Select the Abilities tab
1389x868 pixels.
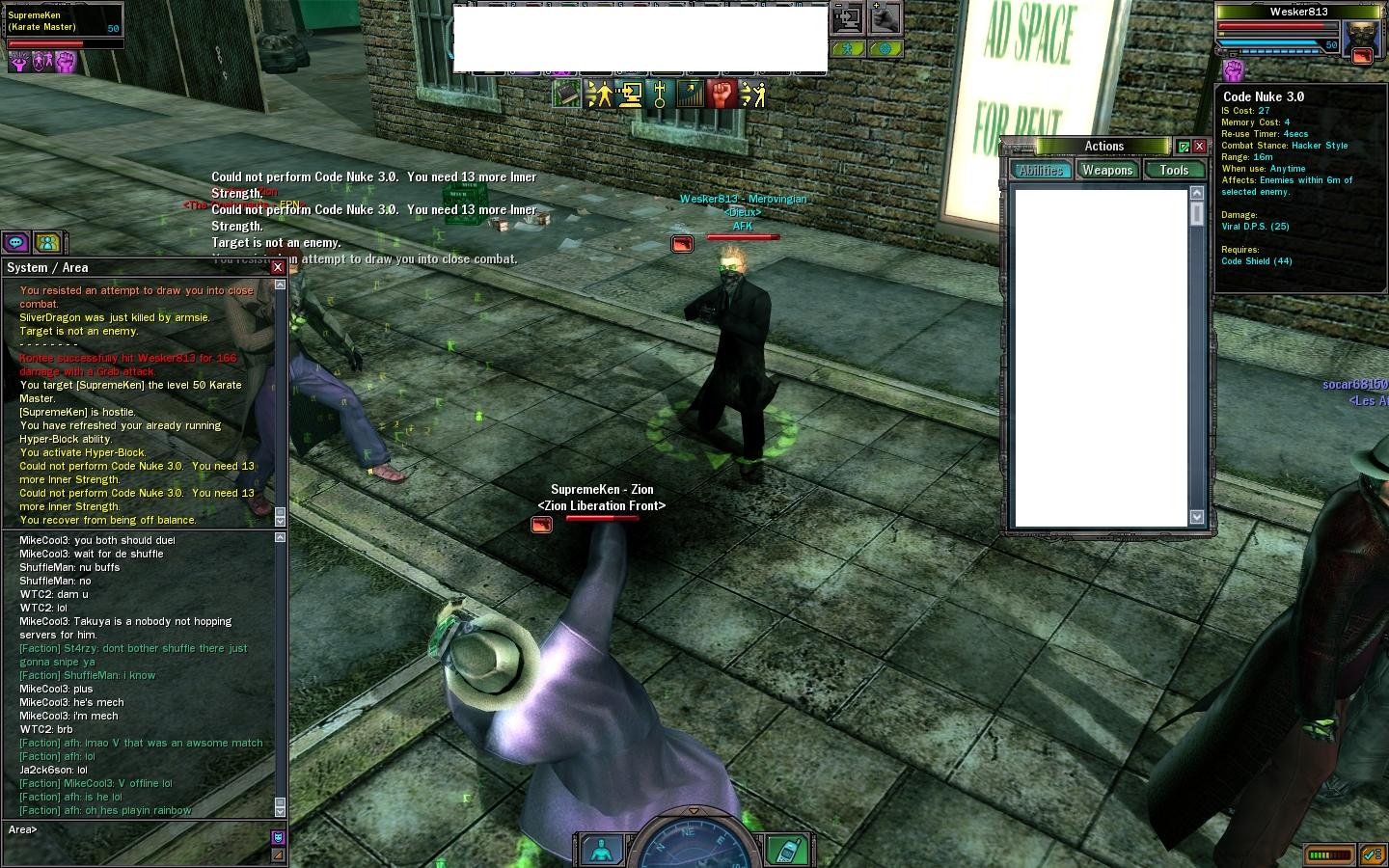1041,171
